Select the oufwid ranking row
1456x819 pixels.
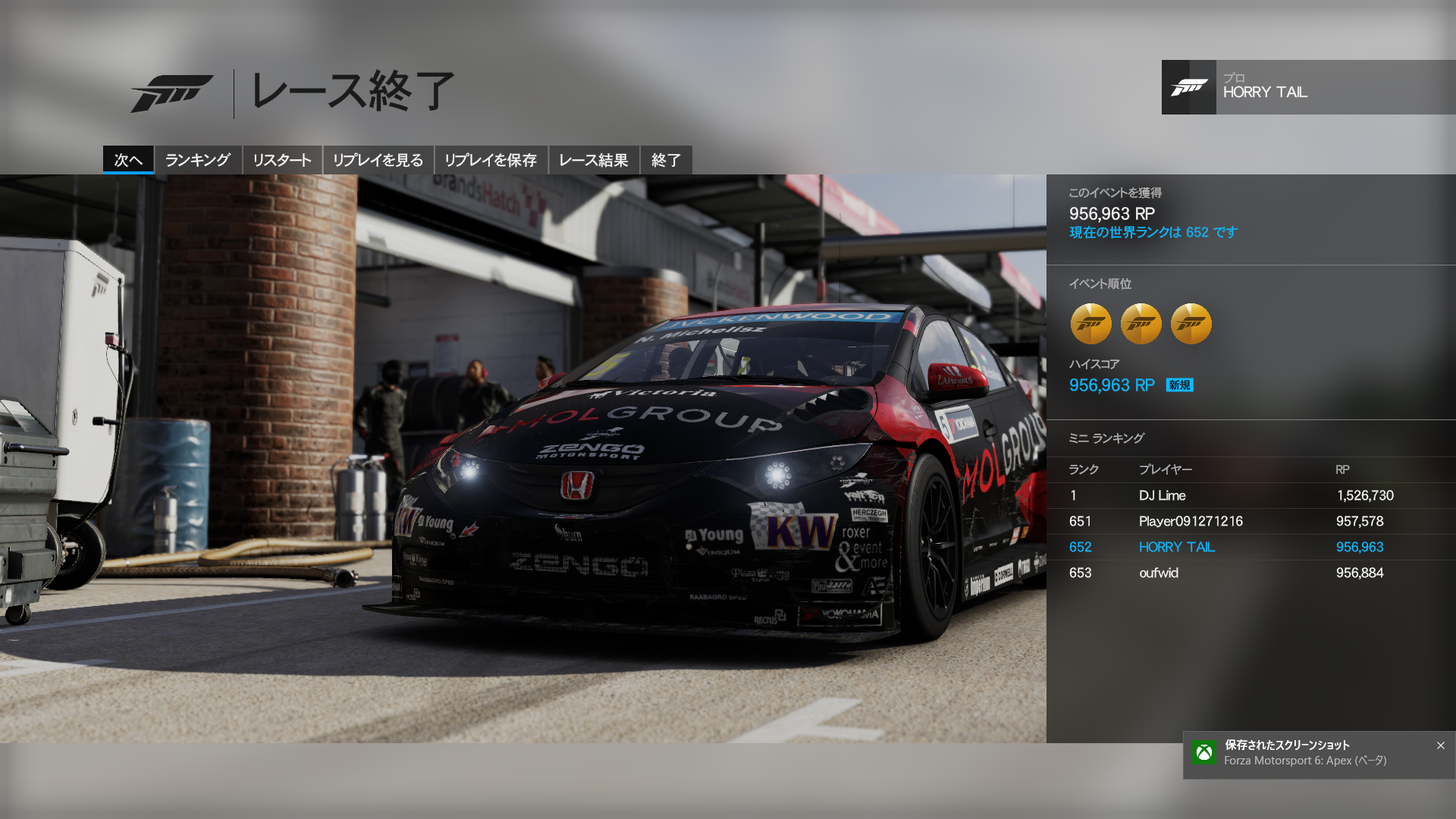pos(1251,573)
